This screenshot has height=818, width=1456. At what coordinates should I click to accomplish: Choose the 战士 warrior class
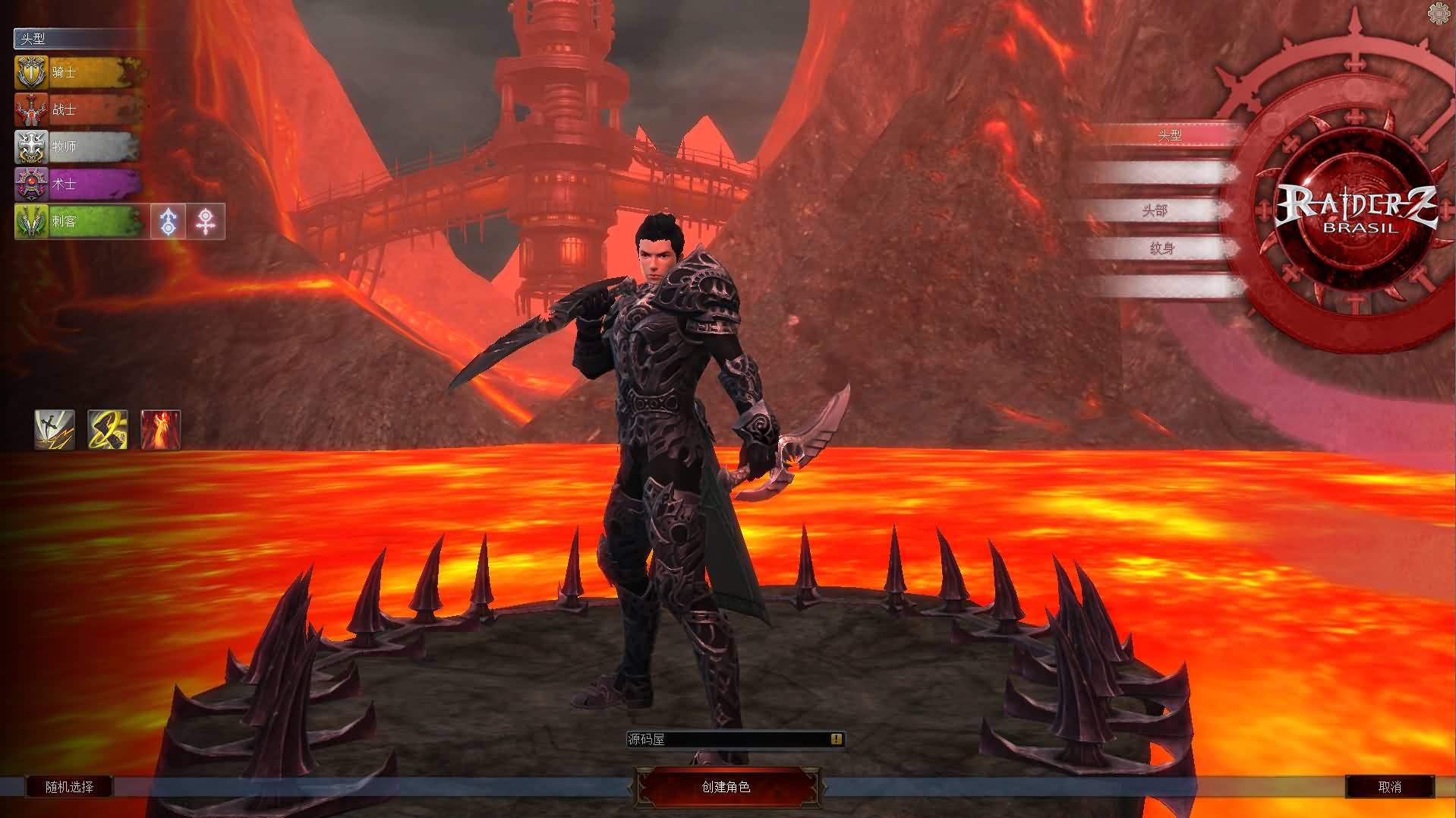click(x=79, y=110)
